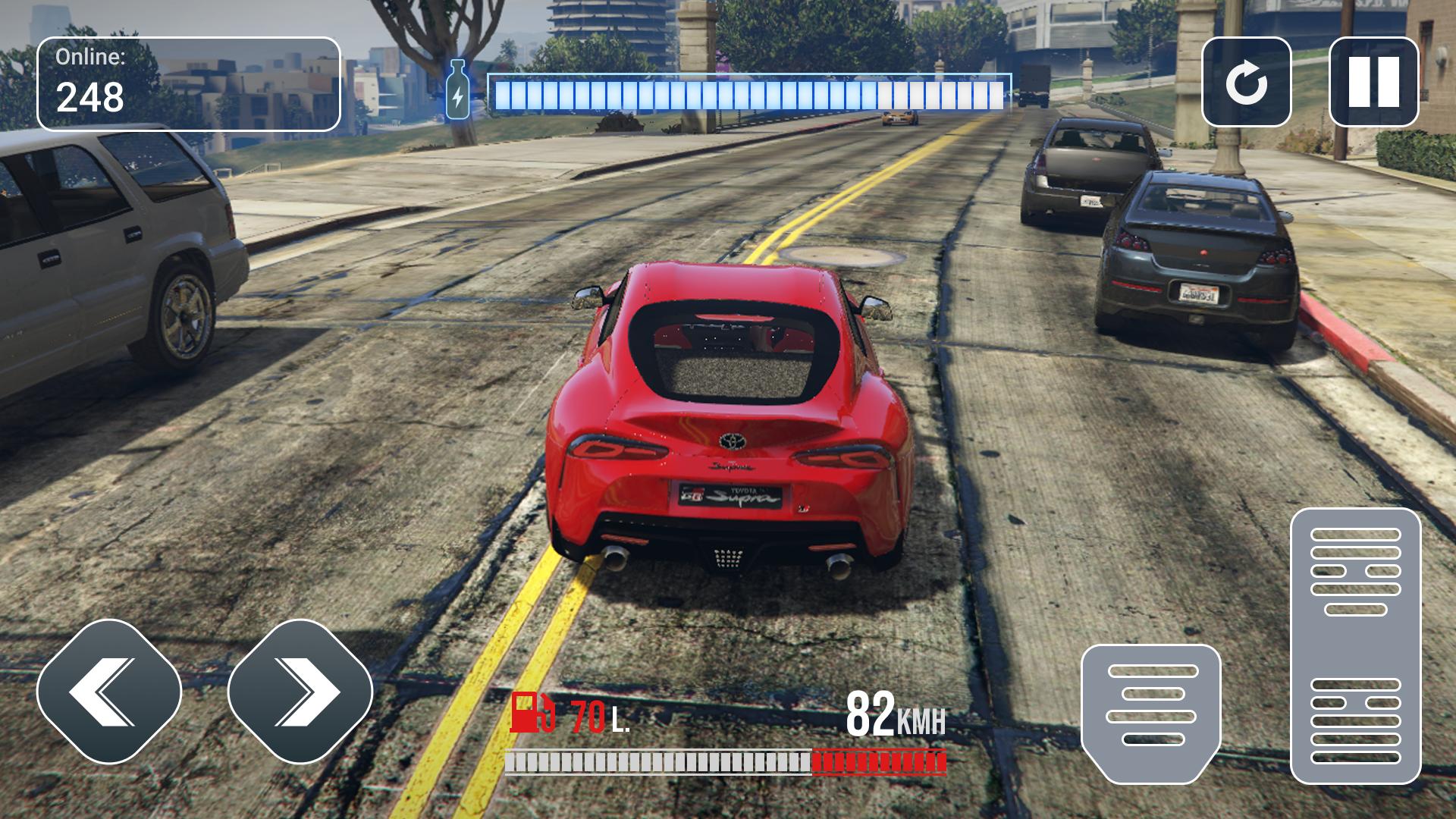Expand the level progress bar details
1456x819 pixels.
coord(749,91)
